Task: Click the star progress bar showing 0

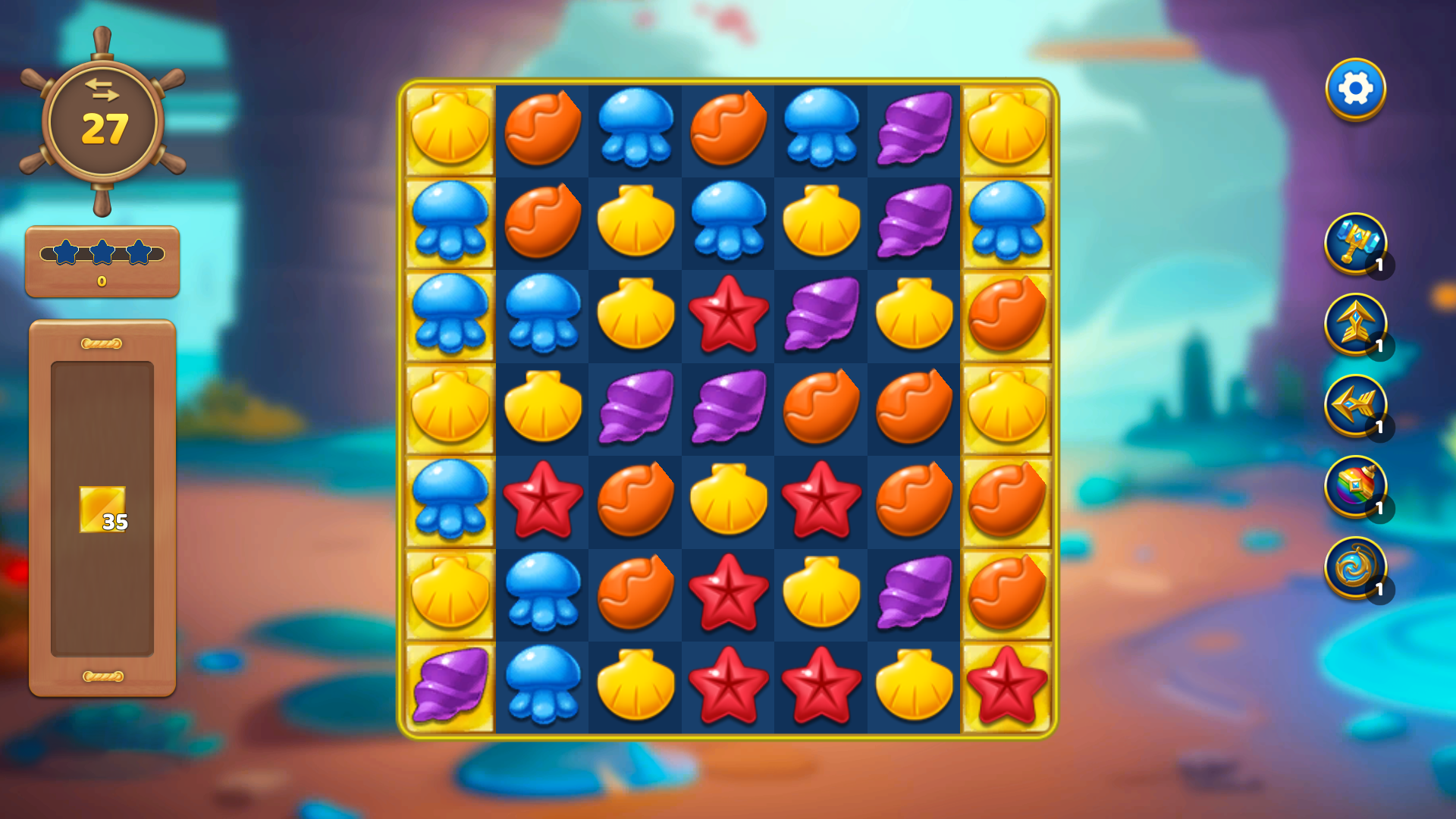Action: pyautogui.click(x=102, y=262)
